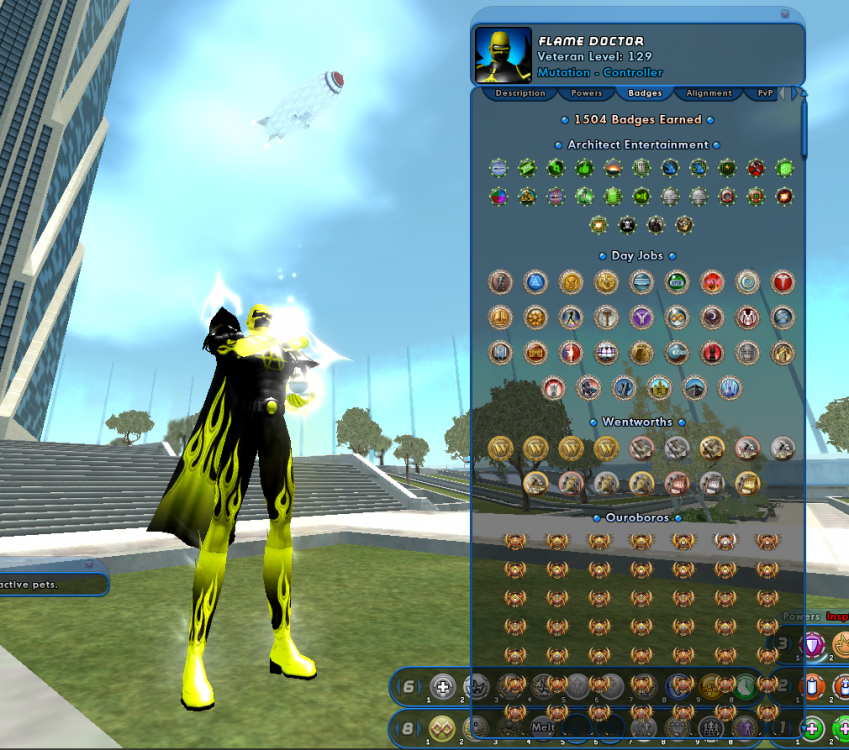Select the purple Y-shaped Day Jobs badge
The height and width of the screenshot is (750, 849).
pos(641,318)
